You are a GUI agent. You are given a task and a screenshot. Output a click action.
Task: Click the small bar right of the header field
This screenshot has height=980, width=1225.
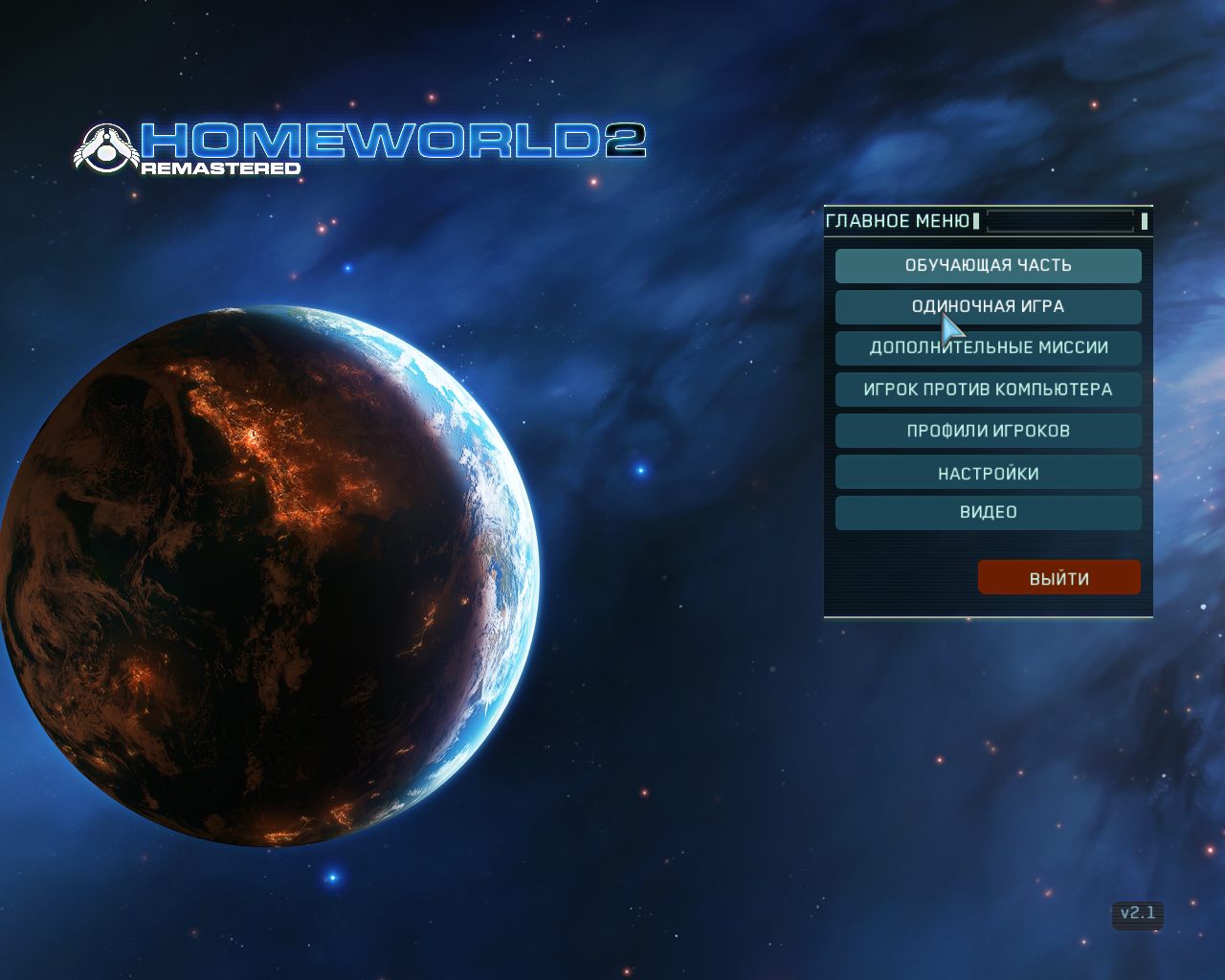coord(1147,220)
